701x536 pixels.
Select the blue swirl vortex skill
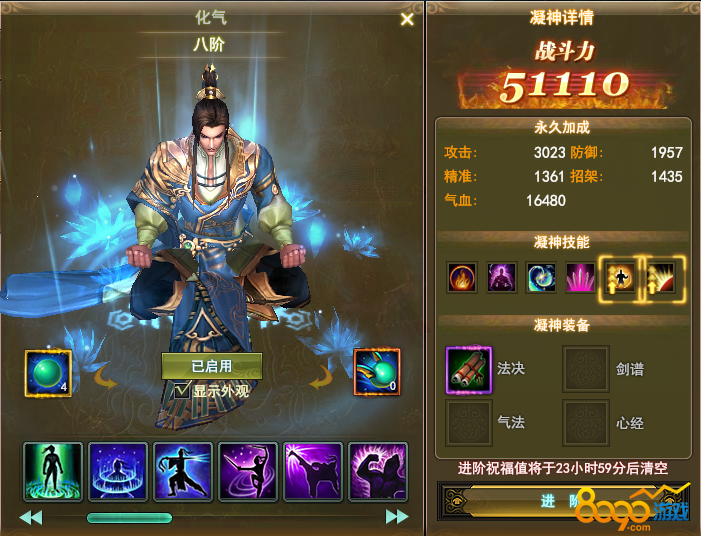tap(541, 277)
